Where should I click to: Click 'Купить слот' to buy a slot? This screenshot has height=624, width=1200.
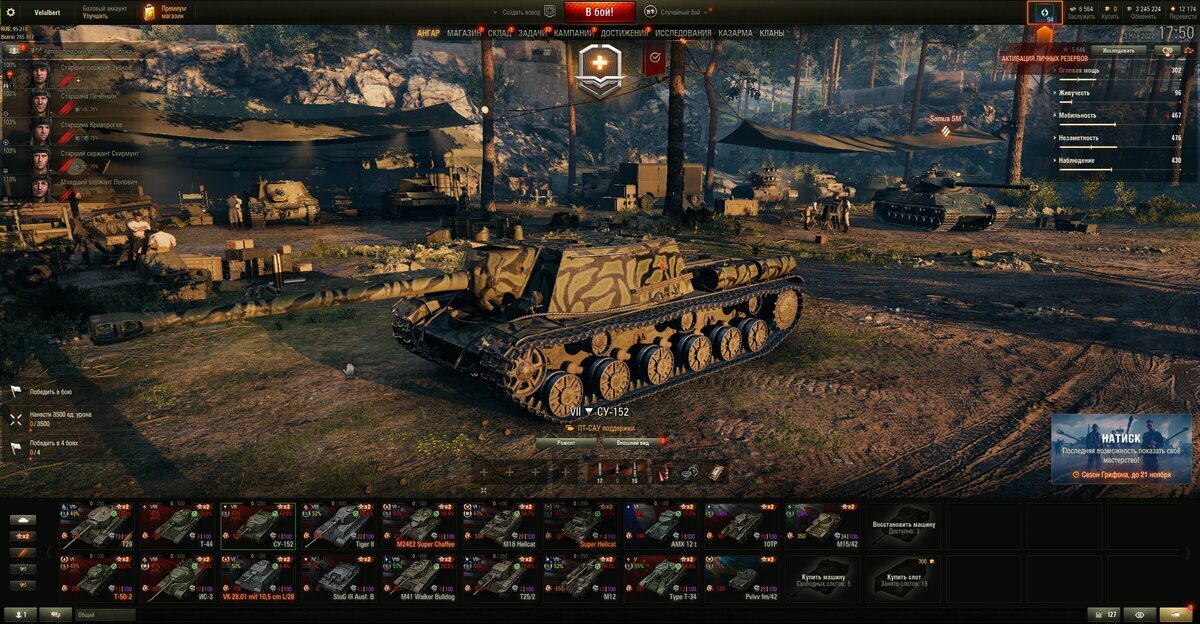[x=903, y=578]
